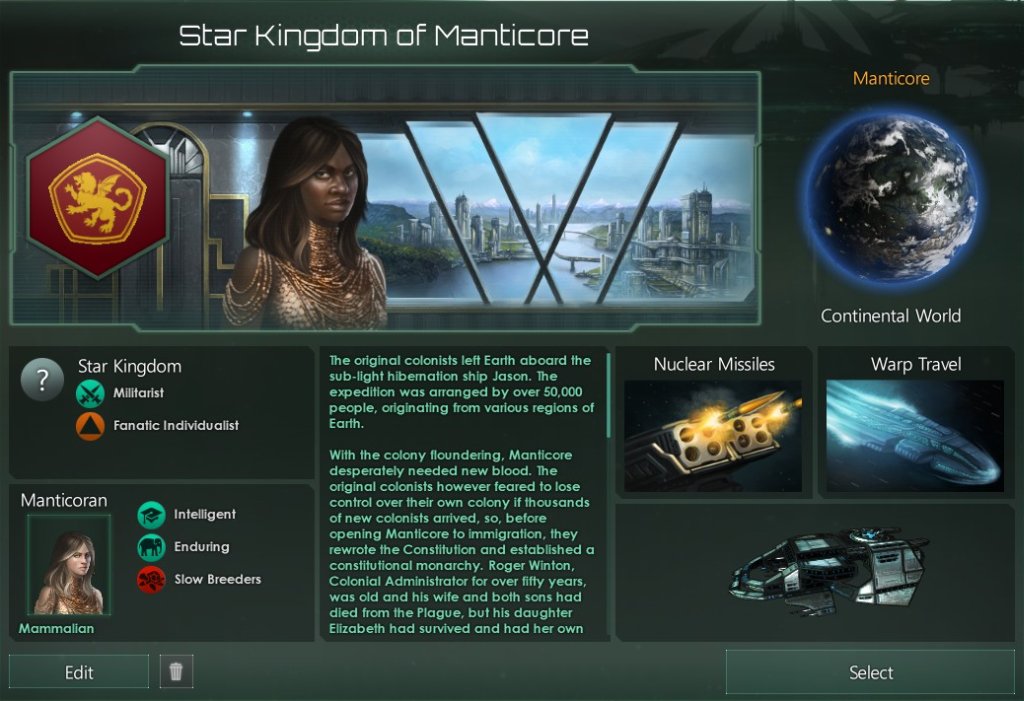Click the Slow Breeders trait icon
Image resolution: width=1024 pixels, height=701 pixels.
point(151,579)
